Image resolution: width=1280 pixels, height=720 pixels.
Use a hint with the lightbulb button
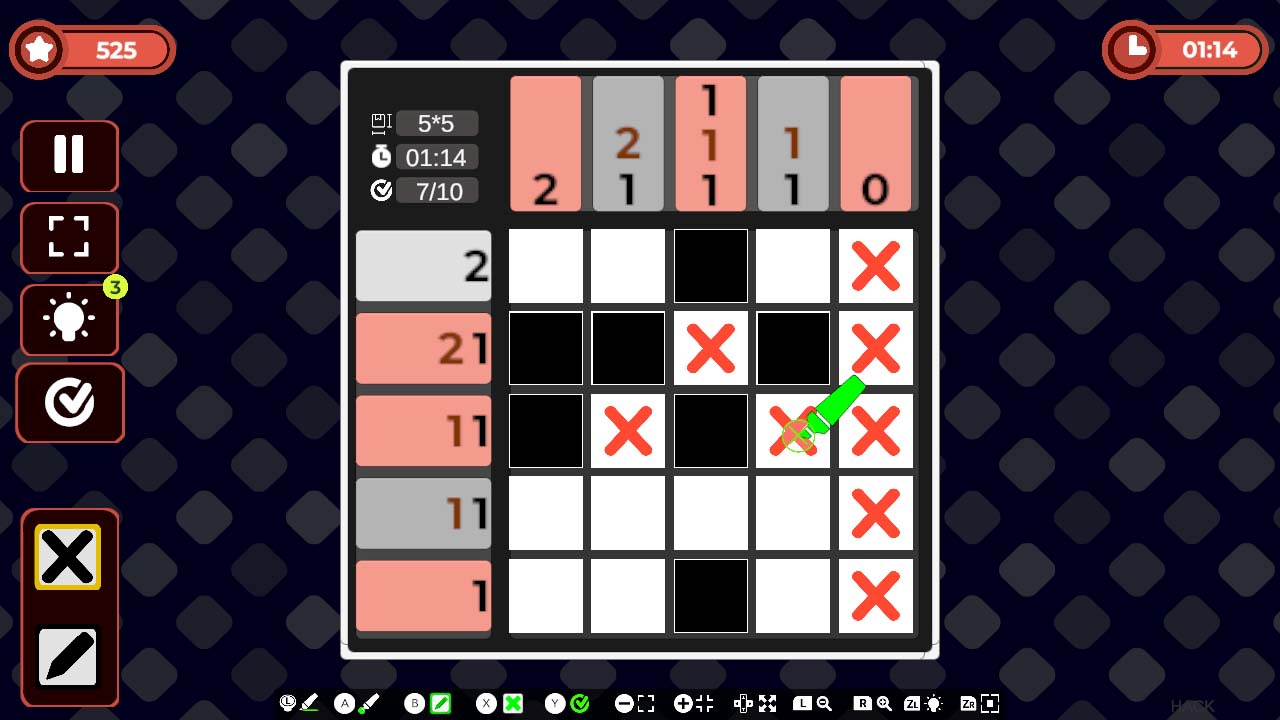tap(68, 320)
